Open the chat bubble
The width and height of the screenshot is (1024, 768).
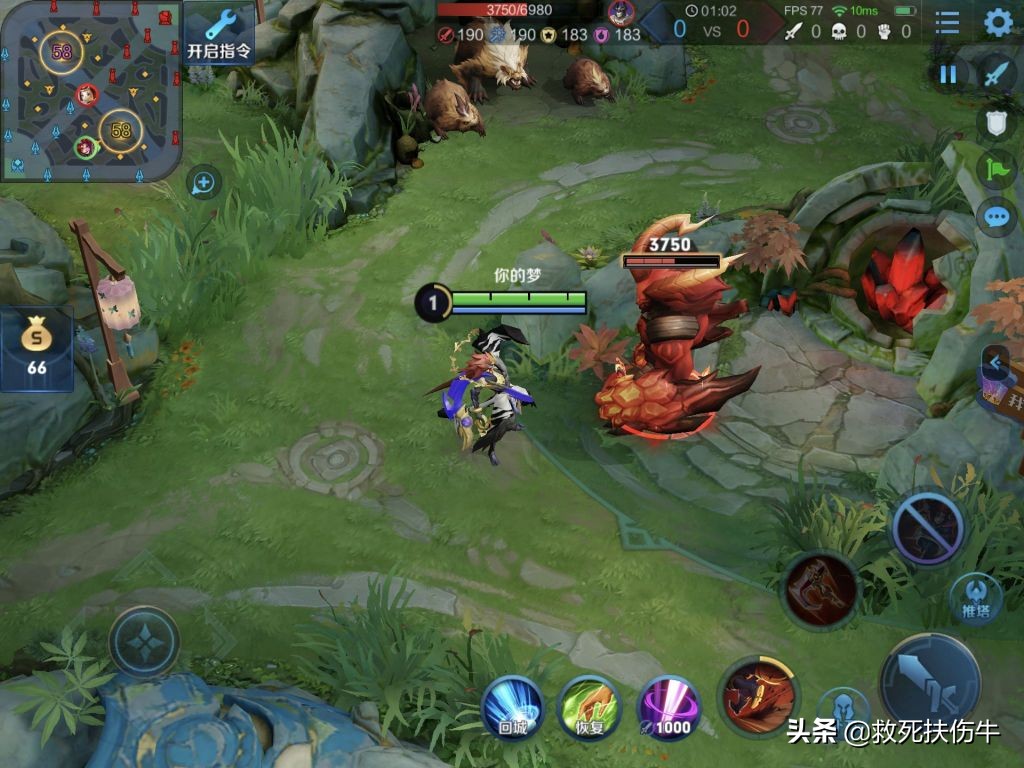coord(996,216)
